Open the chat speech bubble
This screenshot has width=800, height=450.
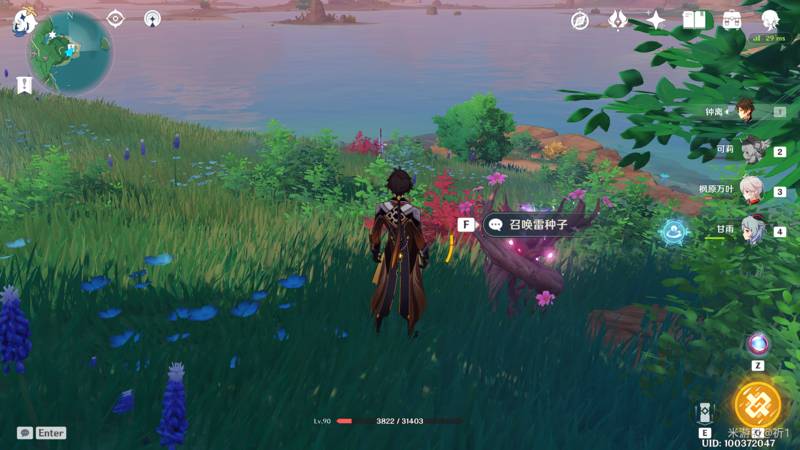(x=24, y=433)
